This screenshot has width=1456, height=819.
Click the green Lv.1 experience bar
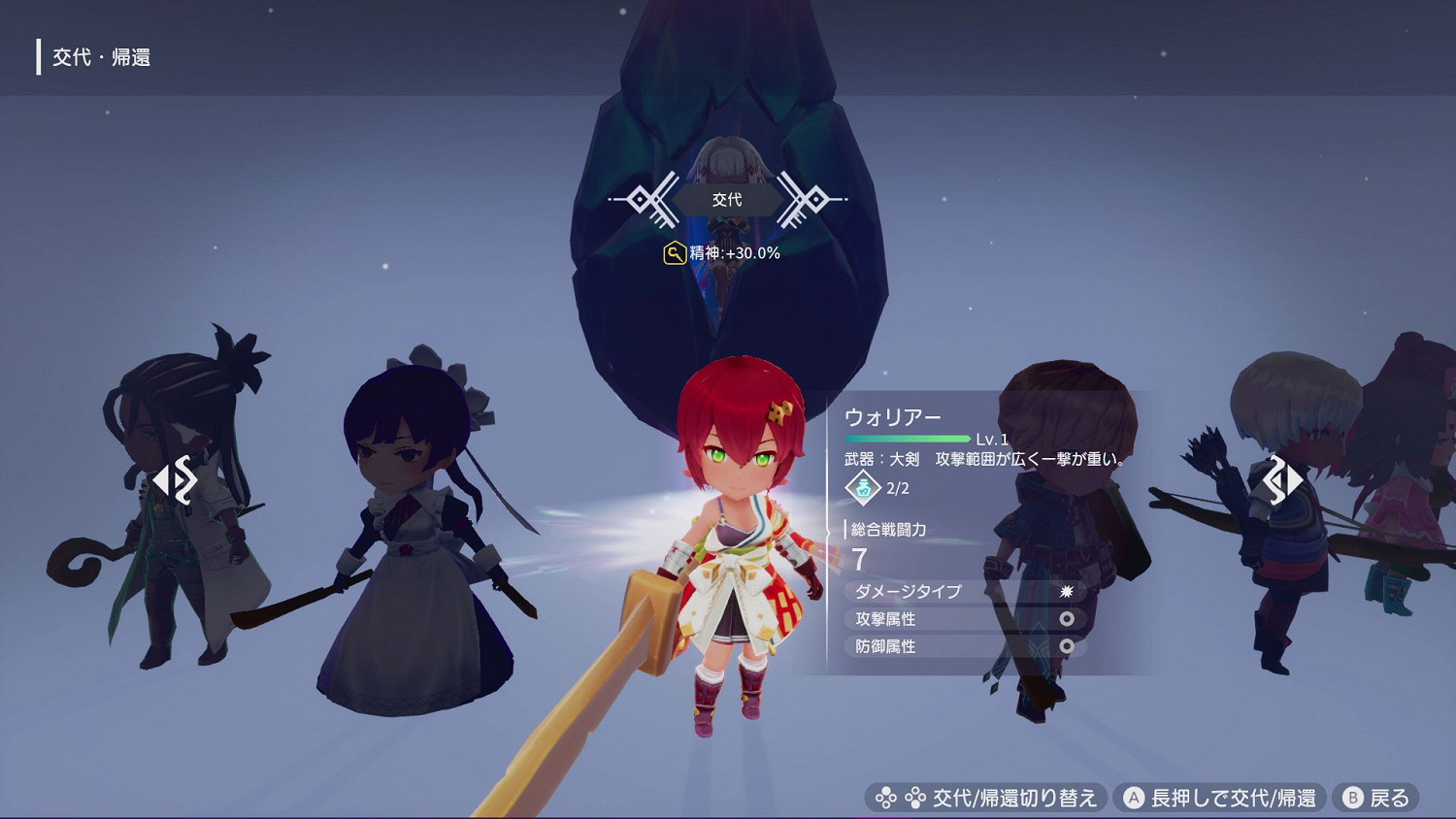point(908,438)
